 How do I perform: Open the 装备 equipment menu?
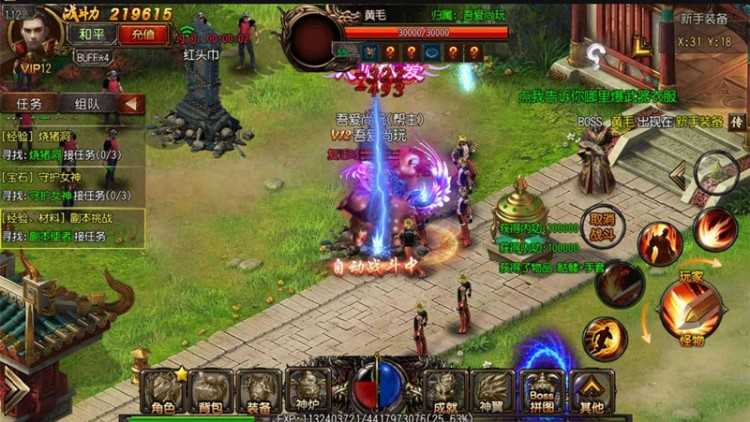(258, 391)
